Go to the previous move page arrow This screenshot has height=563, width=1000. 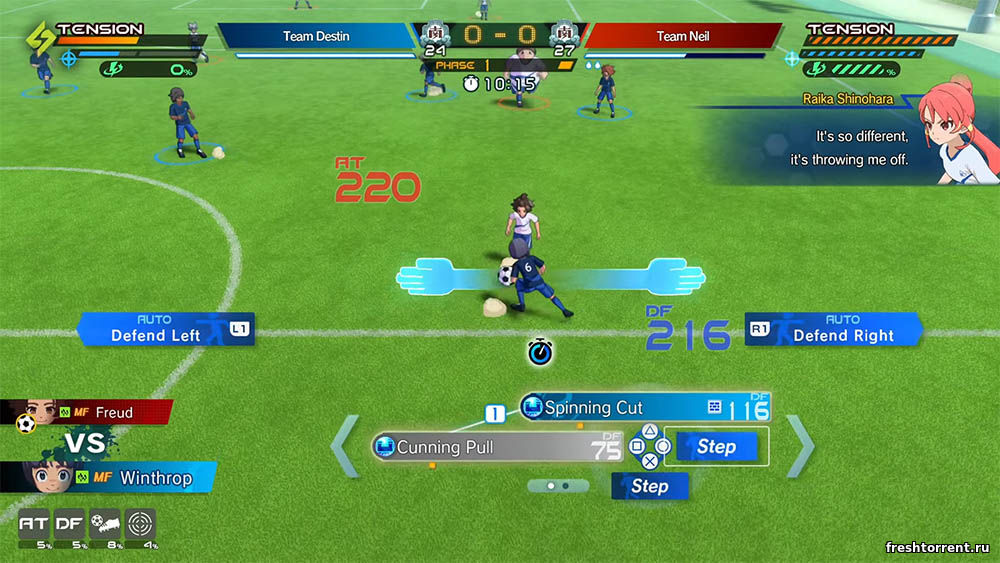345,446
